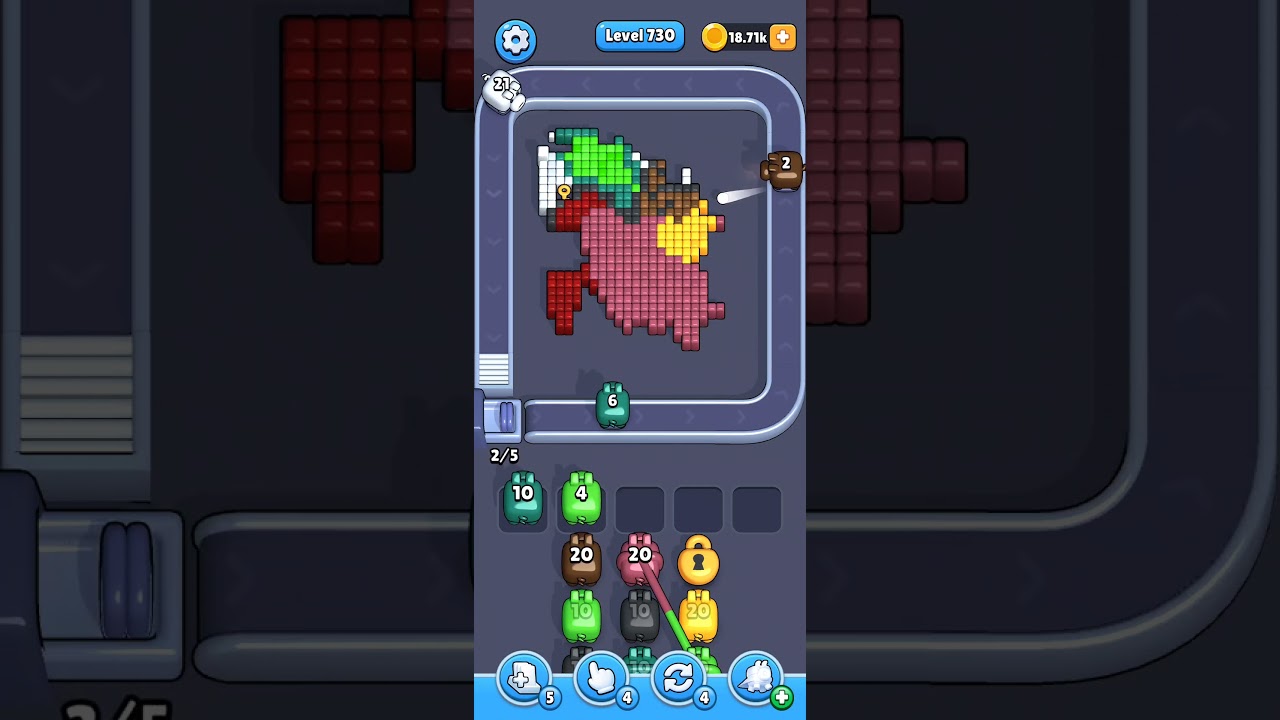Activate the refresh/swap power-up showing 4
Screen dimensions: 1280x720
[x=678, y=681]
